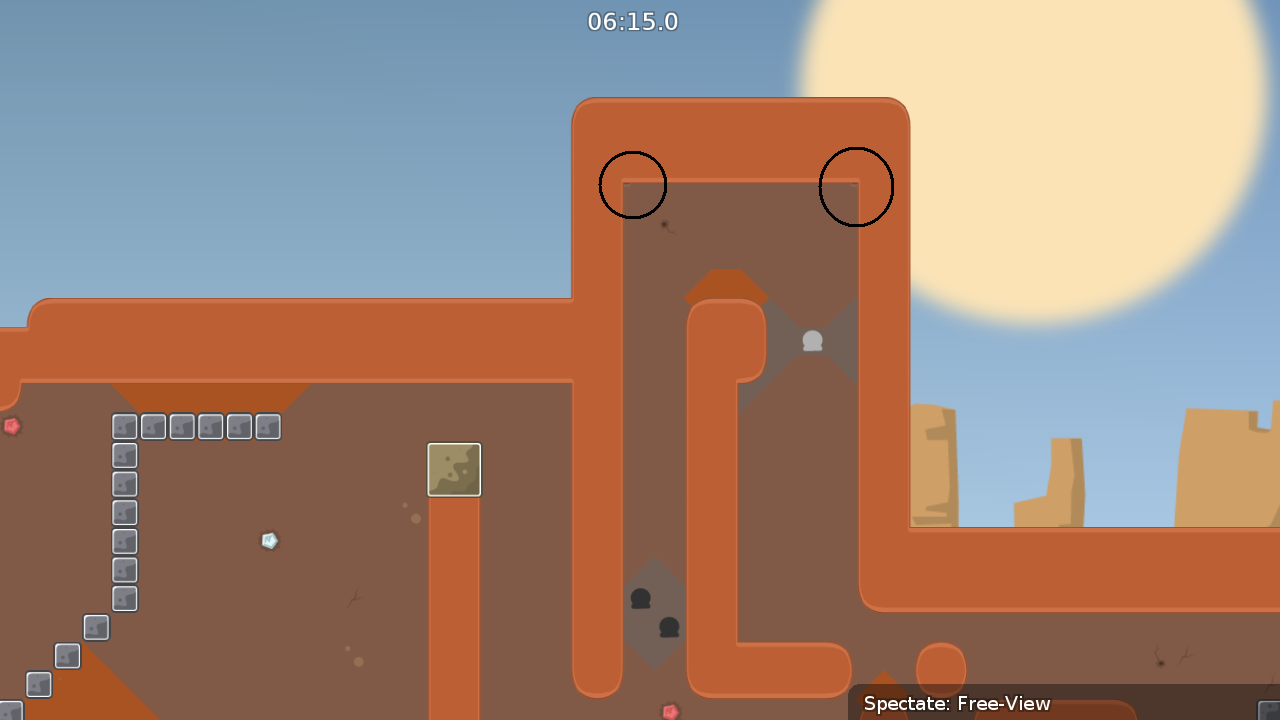This screenshot has height=720, width=1280.
Task: Pick up the red gem near the left edge
Action: (x=10, y=426)
